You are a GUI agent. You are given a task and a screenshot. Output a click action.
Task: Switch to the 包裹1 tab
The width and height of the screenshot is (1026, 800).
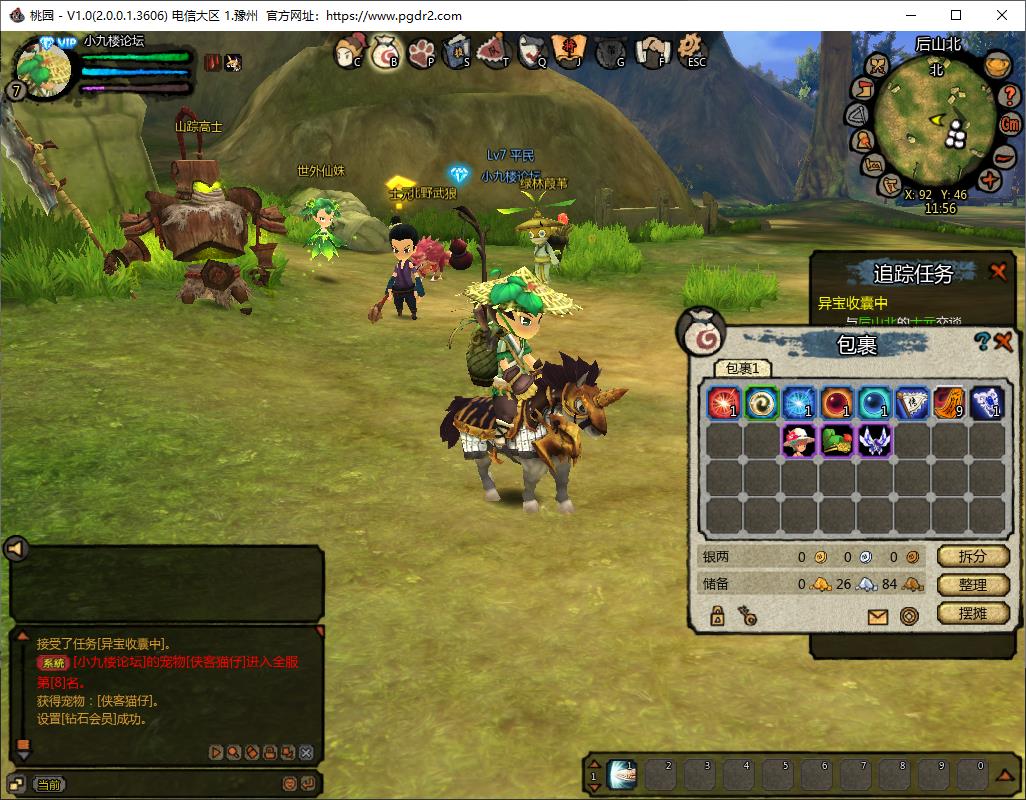[x=742, y=369]
